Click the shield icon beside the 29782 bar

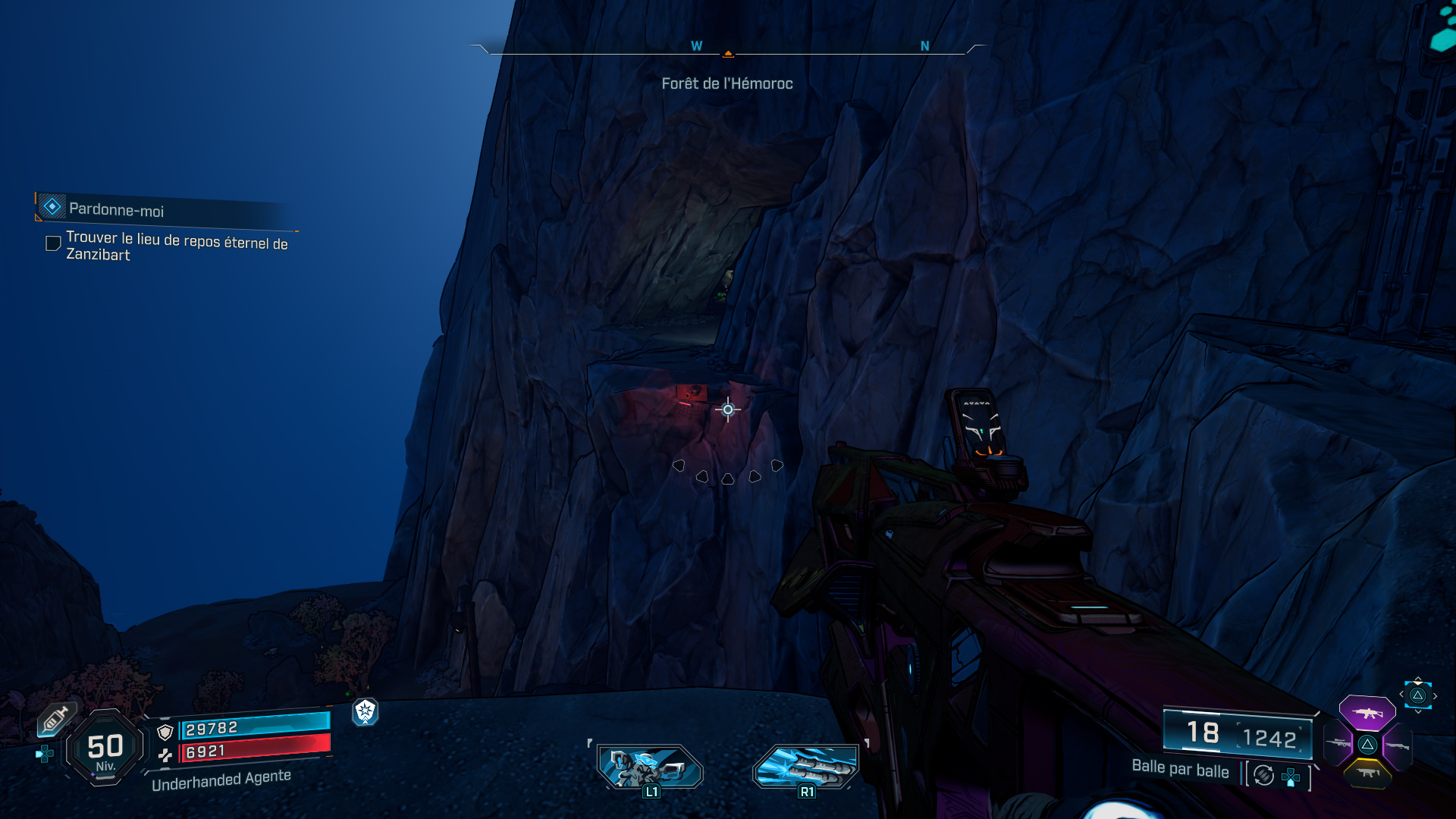pyautogui.click(x=165, y=733)
